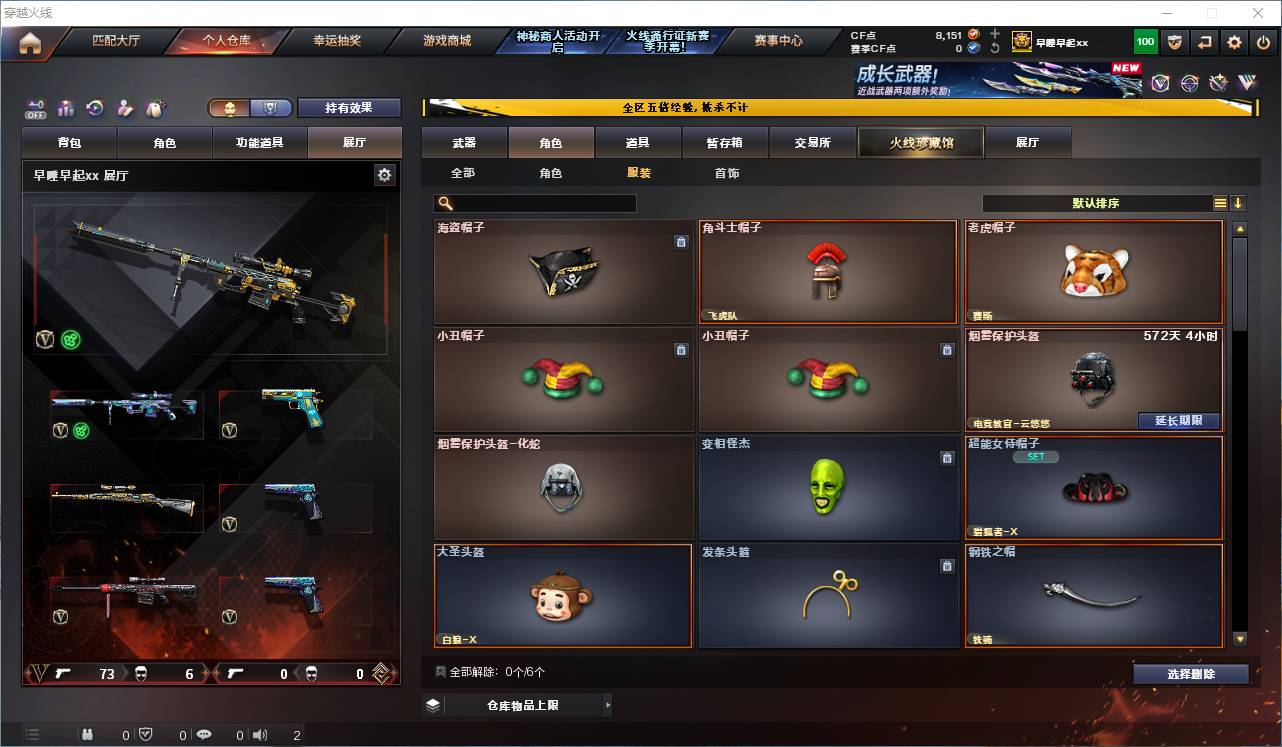Open the 默认排序 sorting dropdown
This screenshot has width=1282, height=747.
point(1095,203)
